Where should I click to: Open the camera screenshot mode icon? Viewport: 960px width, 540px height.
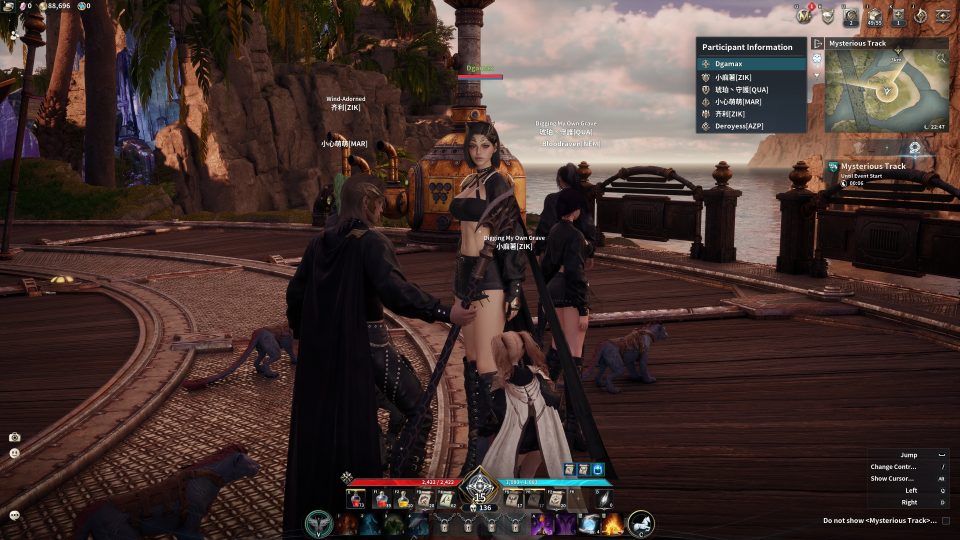(15, 437)
